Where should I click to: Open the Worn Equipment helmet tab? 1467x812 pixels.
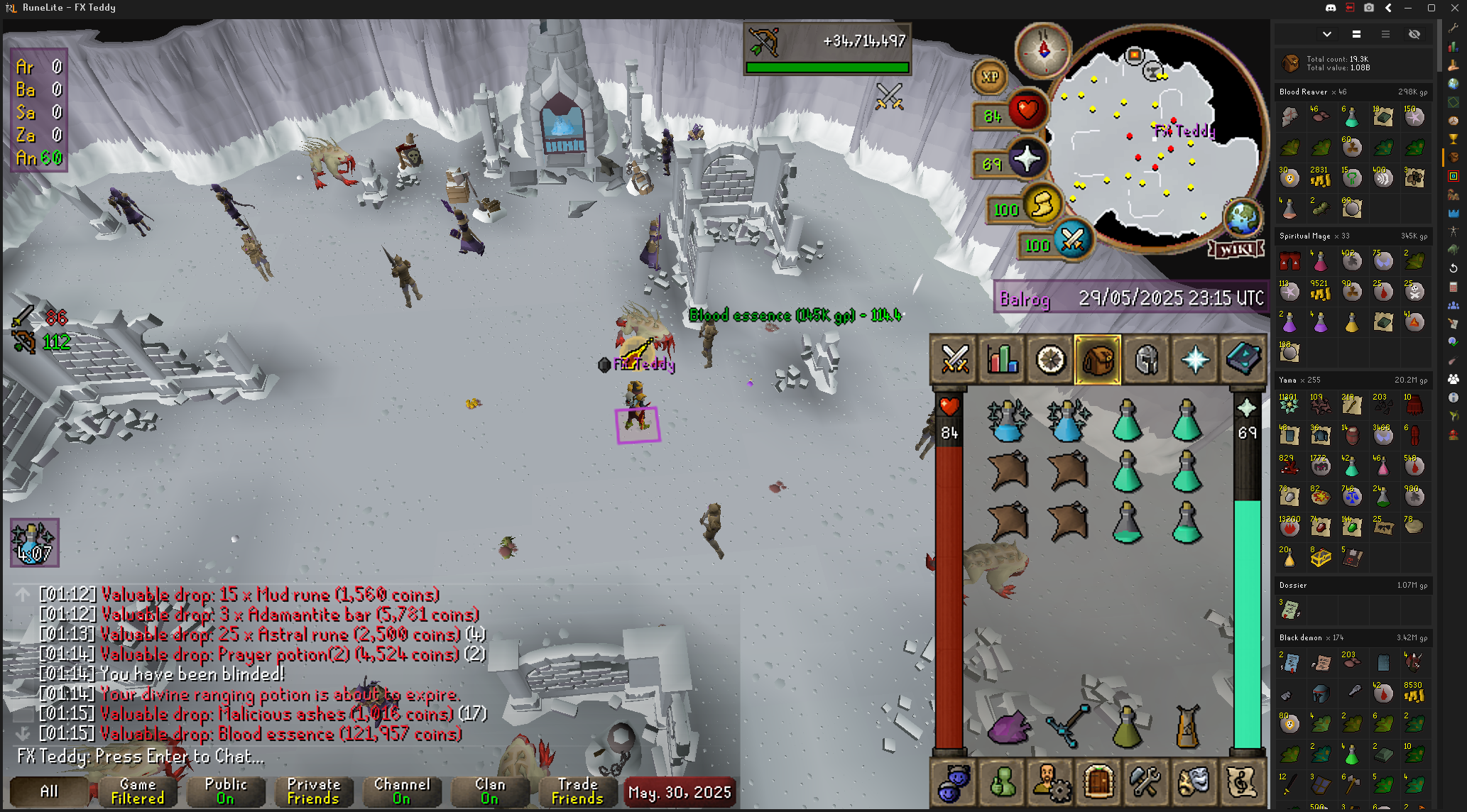(x=1147, y=359)
